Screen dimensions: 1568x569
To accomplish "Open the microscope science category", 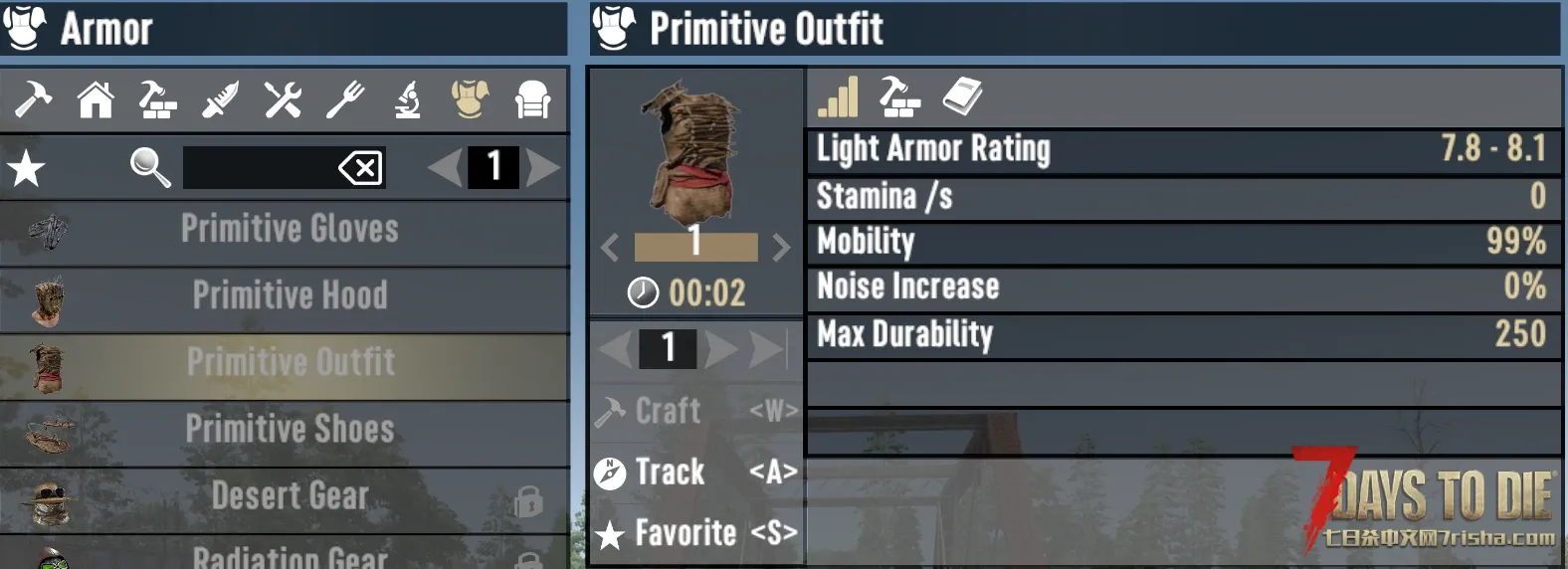I will click(408, 99).
